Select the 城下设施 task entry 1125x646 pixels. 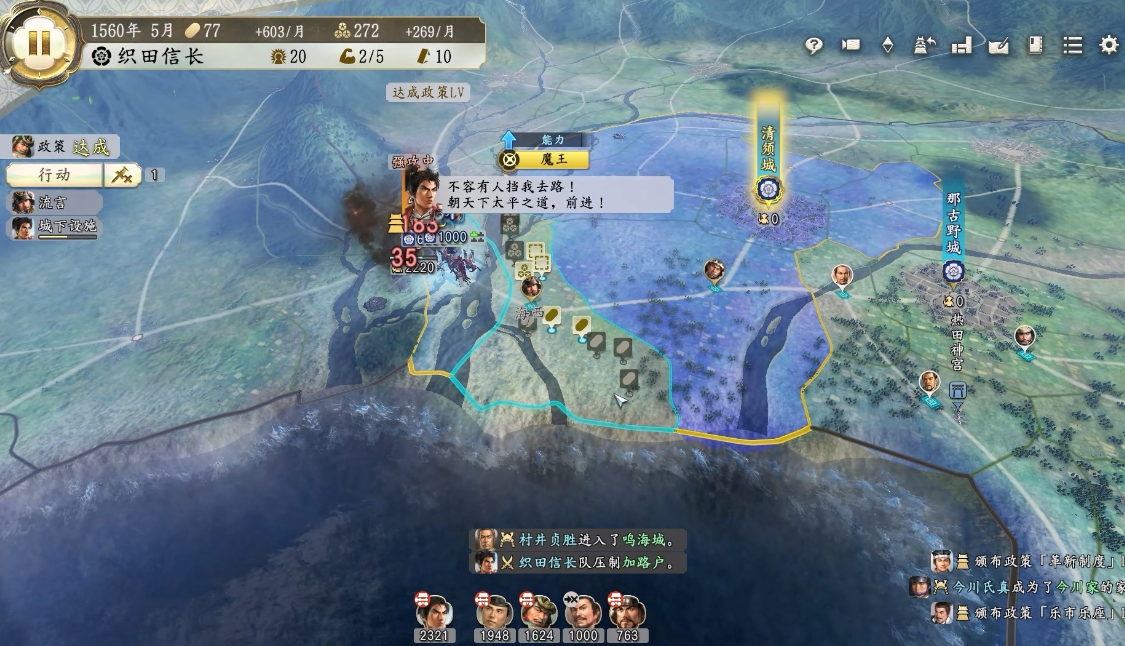(x=55, y=228)
